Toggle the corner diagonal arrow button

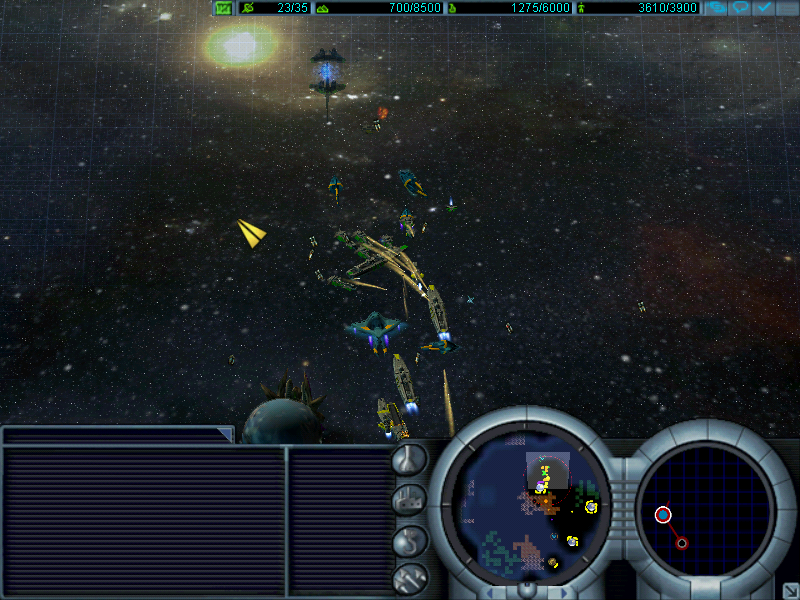coord(788,590)
